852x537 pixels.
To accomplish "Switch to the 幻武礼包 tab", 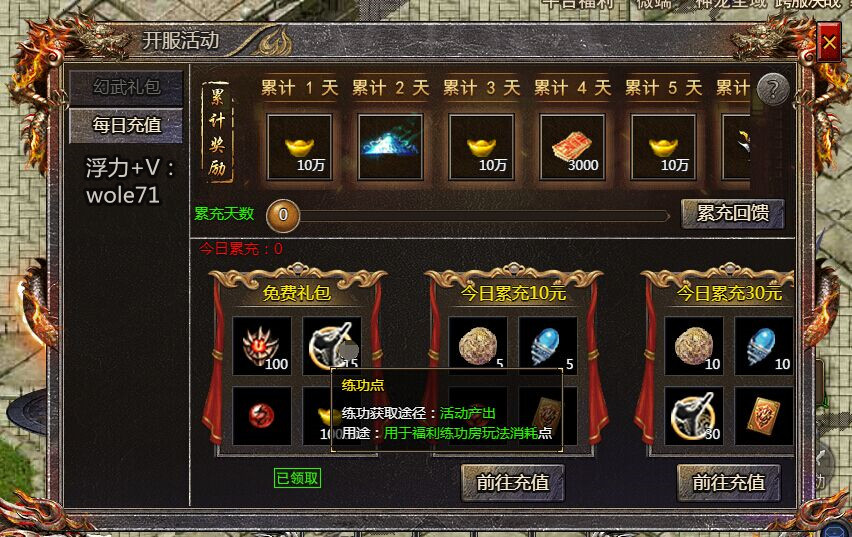I will [x=126, y=87].
